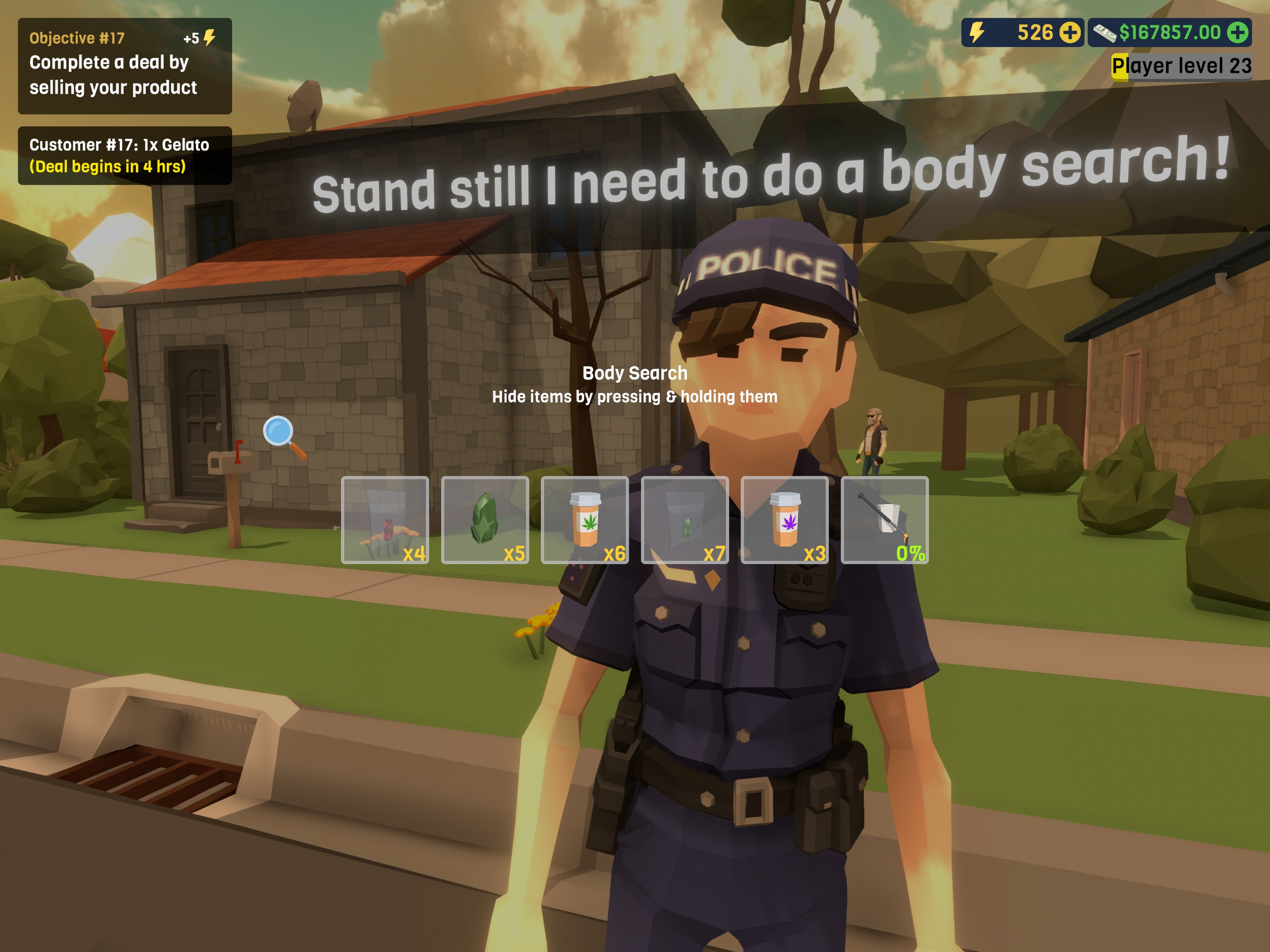Click the baton-and-cup slot showing 0%
Screen dimensions: 1270x952
click(x=884, y=519)
